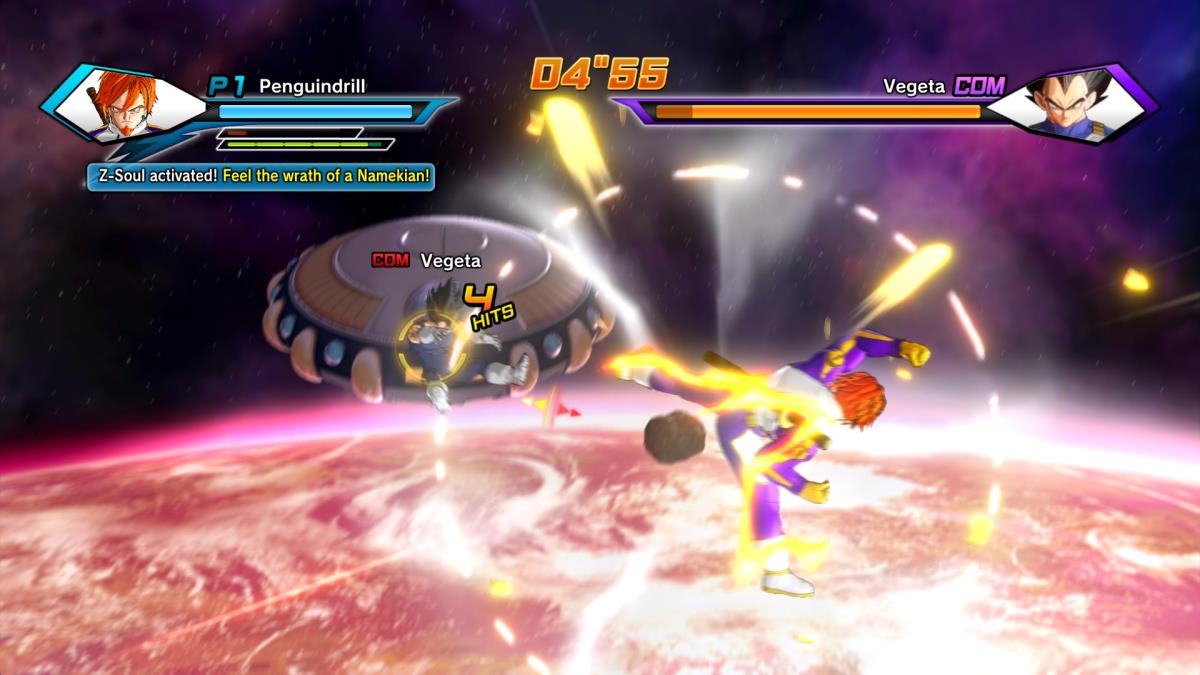The image size is (1200, 675).
Task: Select Vegeta's opponent portrait
Action: [1072, 104]
